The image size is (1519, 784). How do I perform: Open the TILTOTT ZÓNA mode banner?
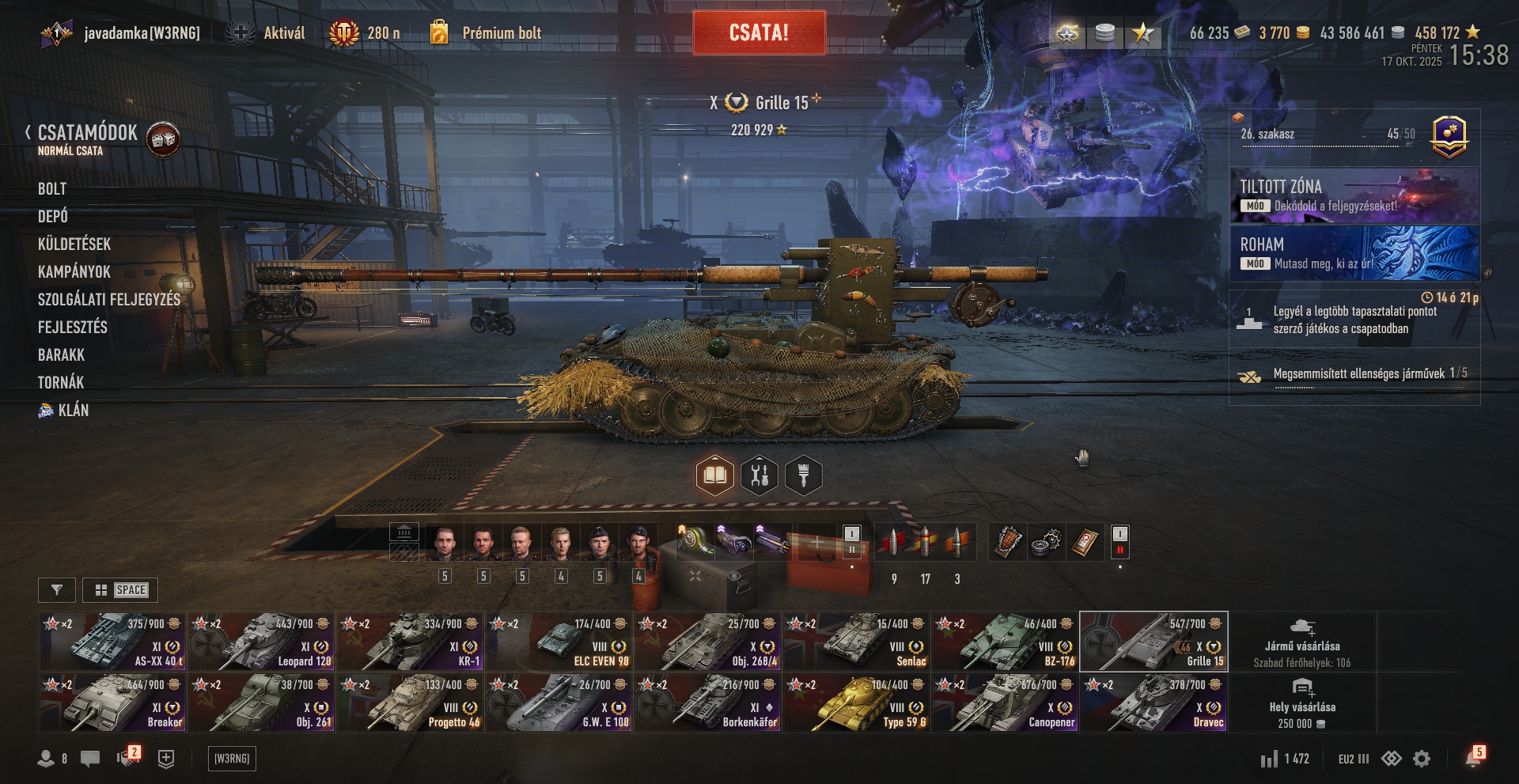tap(1354, 195)
